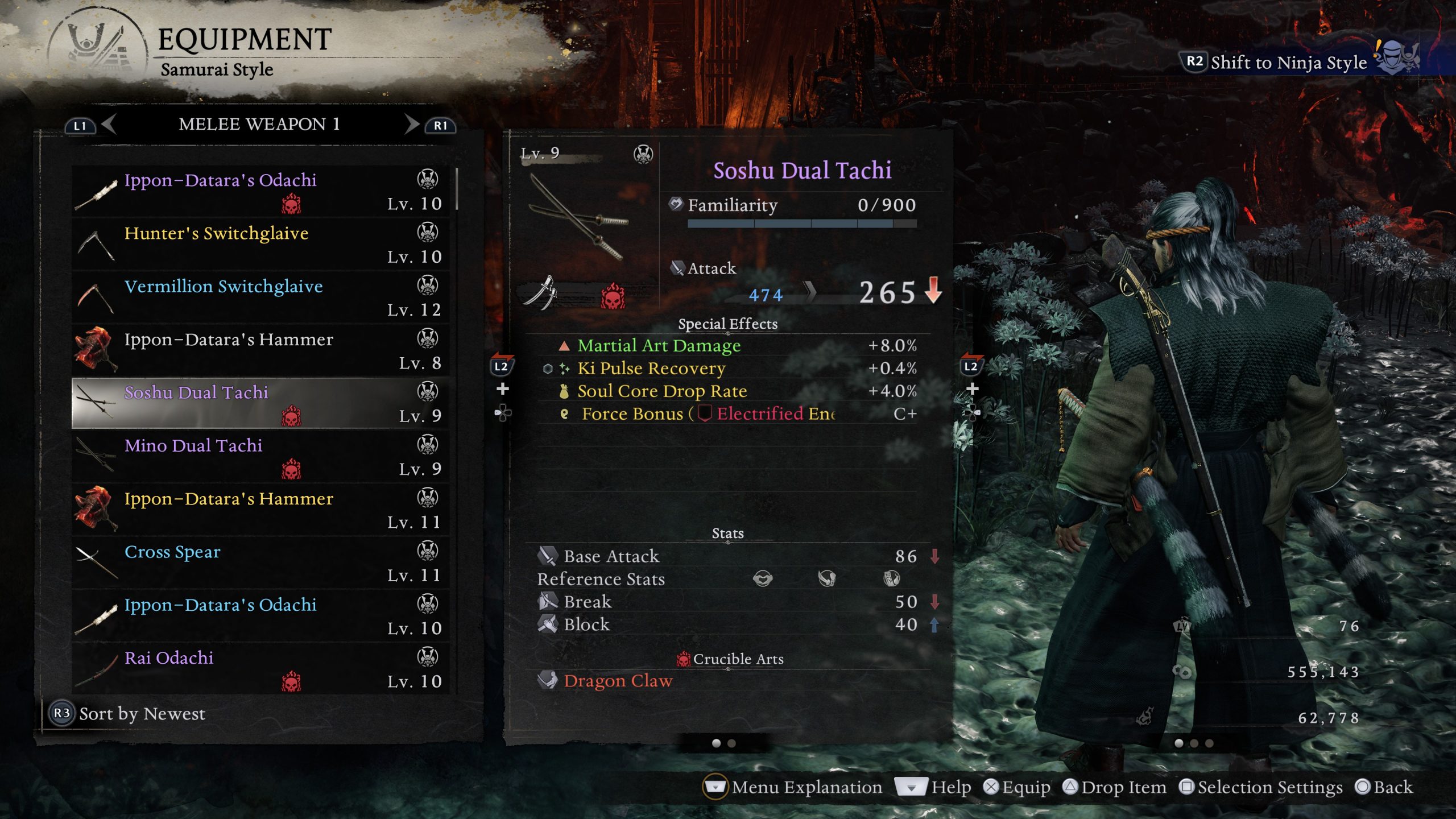Click the Dragon Claw fist icon under Crucible Arts
The width and height of the screenshot is (1456, 819).
coord(548,681)
